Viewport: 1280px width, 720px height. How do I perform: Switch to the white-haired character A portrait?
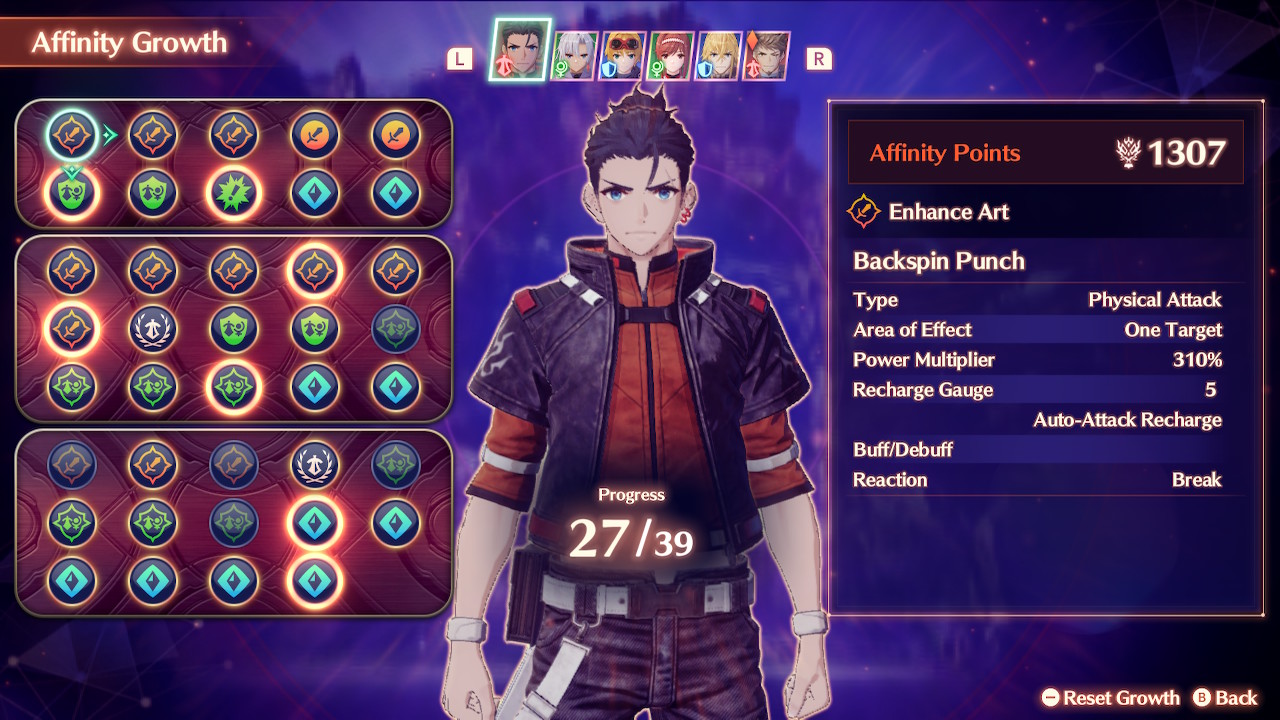coord(573,55)
